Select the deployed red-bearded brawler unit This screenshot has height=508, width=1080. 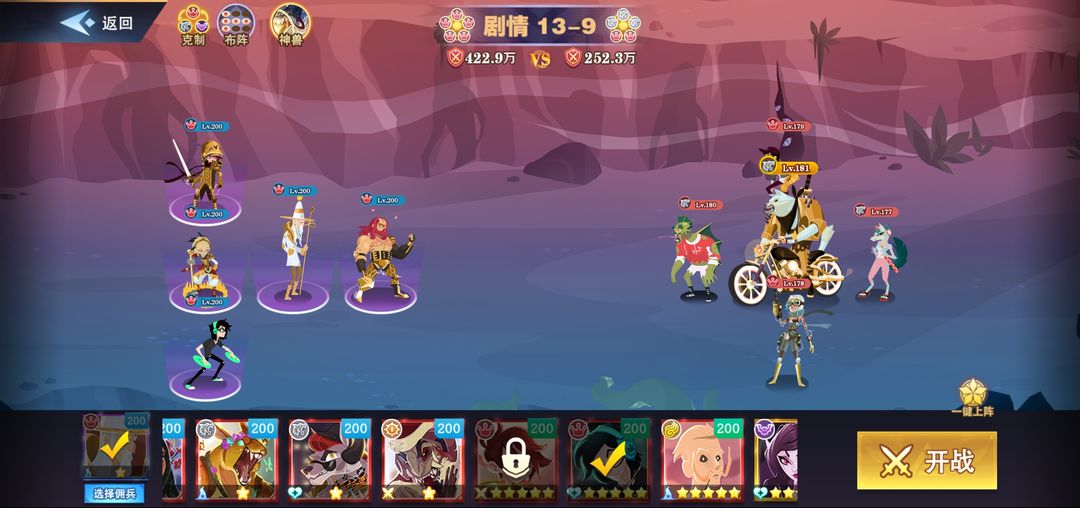pos(382,255)
